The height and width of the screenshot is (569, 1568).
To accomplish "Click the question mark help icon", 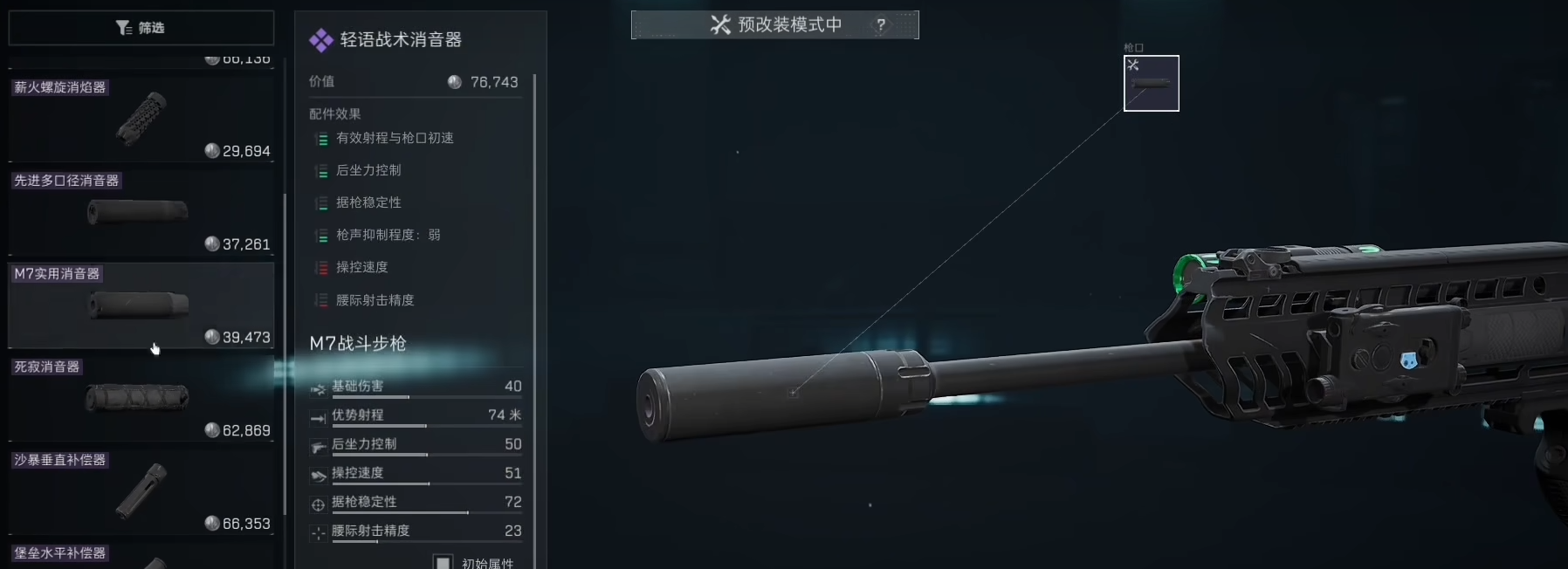I will coord(881,25).
